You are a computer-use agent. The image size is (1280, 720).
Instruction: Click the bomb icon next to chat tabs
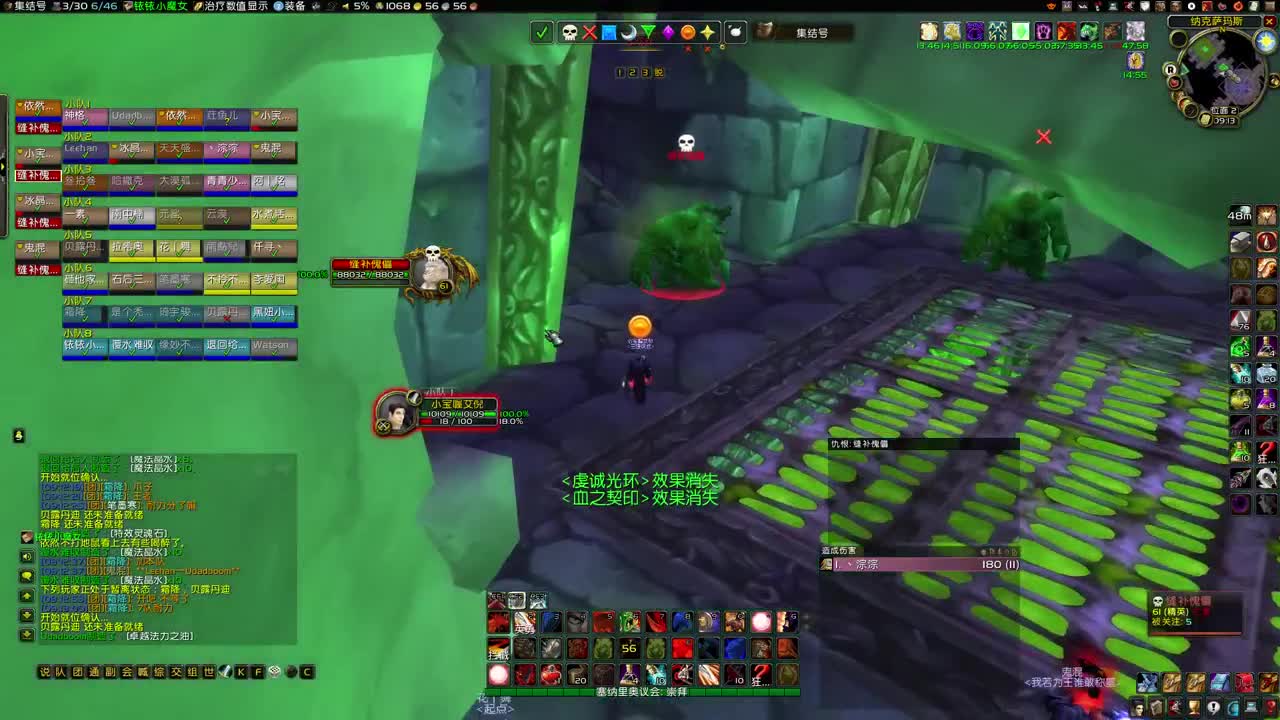tap(293, 672)
